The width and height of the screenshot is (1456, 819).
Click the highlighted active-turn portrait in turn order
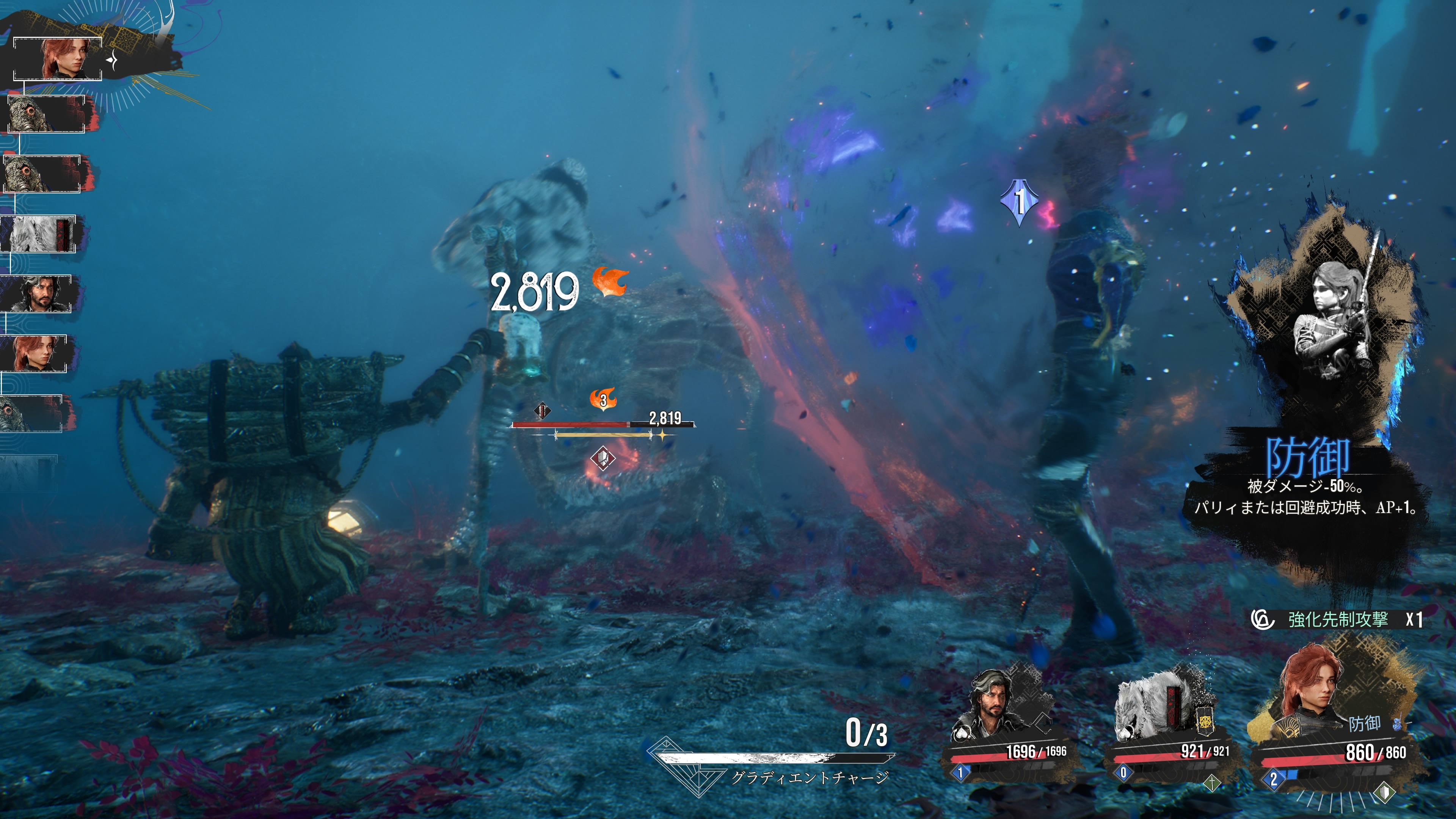click(58, 59)
